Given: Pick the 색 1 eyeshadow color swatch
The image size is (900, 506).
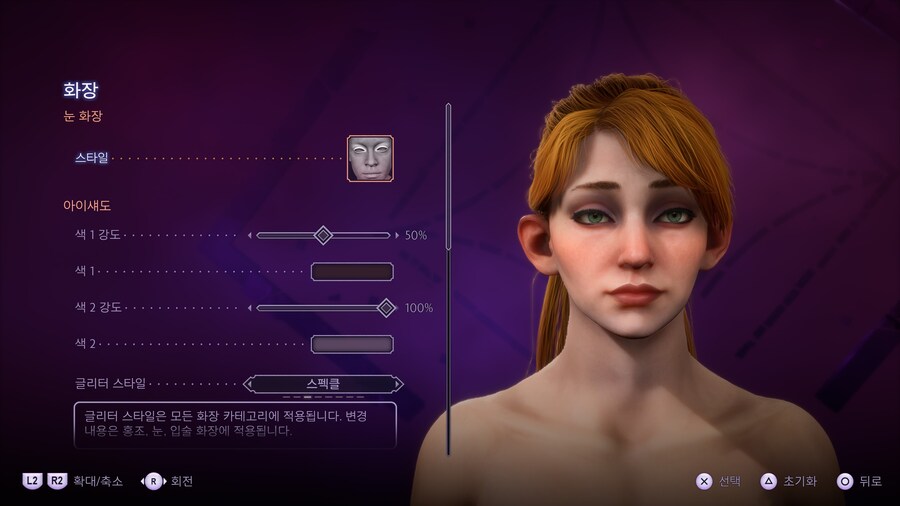Looking at the screenshot, I should click(352, 271).
